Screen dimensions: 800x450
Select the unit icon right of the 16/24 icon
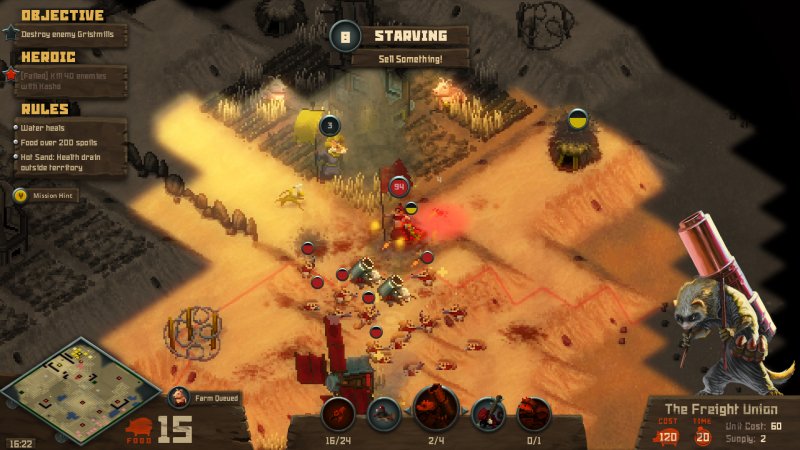pos(383,413)
